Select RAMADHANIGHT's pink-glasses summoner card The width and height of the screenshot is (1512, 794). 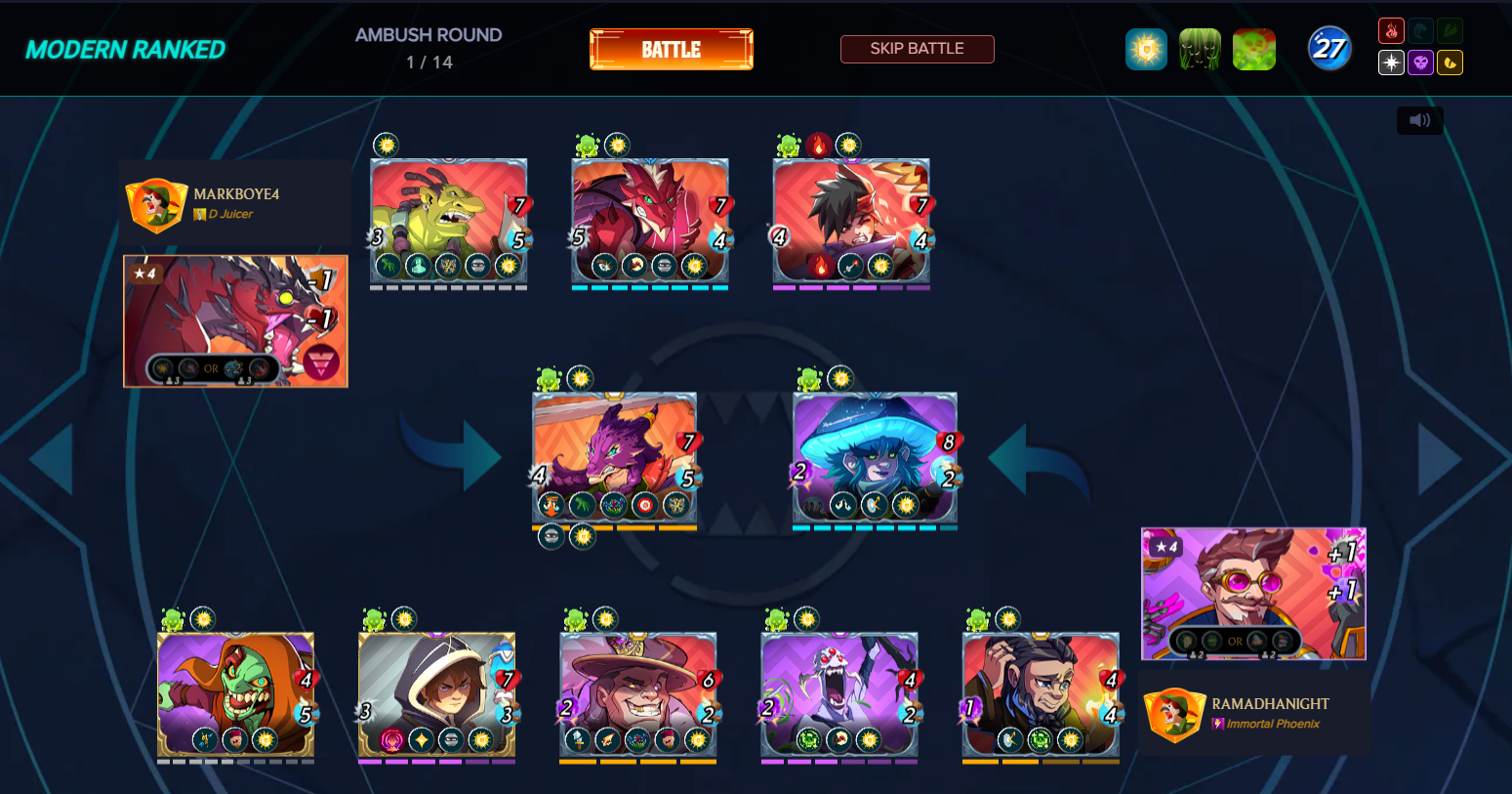coord(1253,594)
